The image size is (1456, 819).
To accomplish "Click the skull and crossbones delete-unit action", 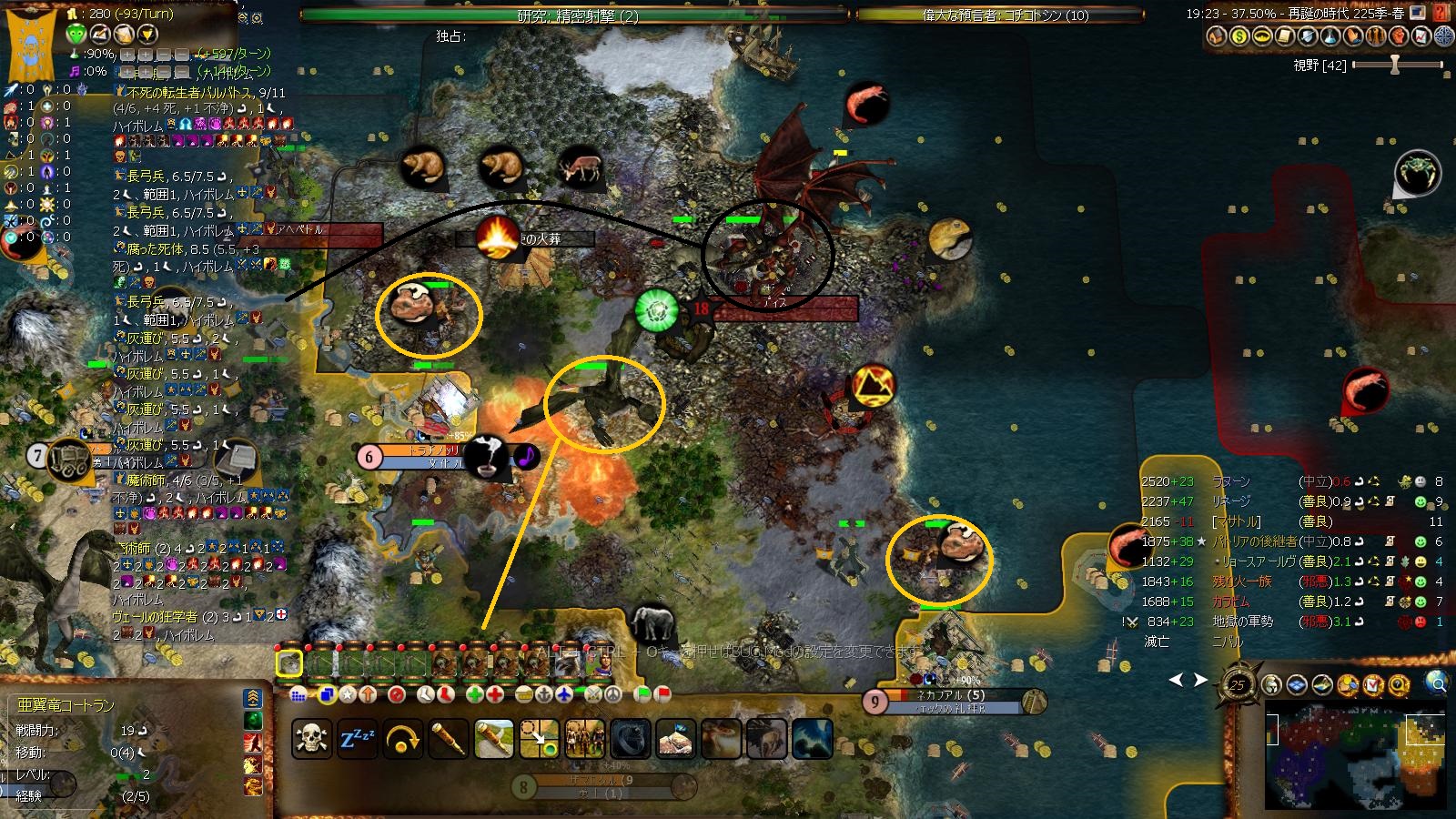I will 311,739.
